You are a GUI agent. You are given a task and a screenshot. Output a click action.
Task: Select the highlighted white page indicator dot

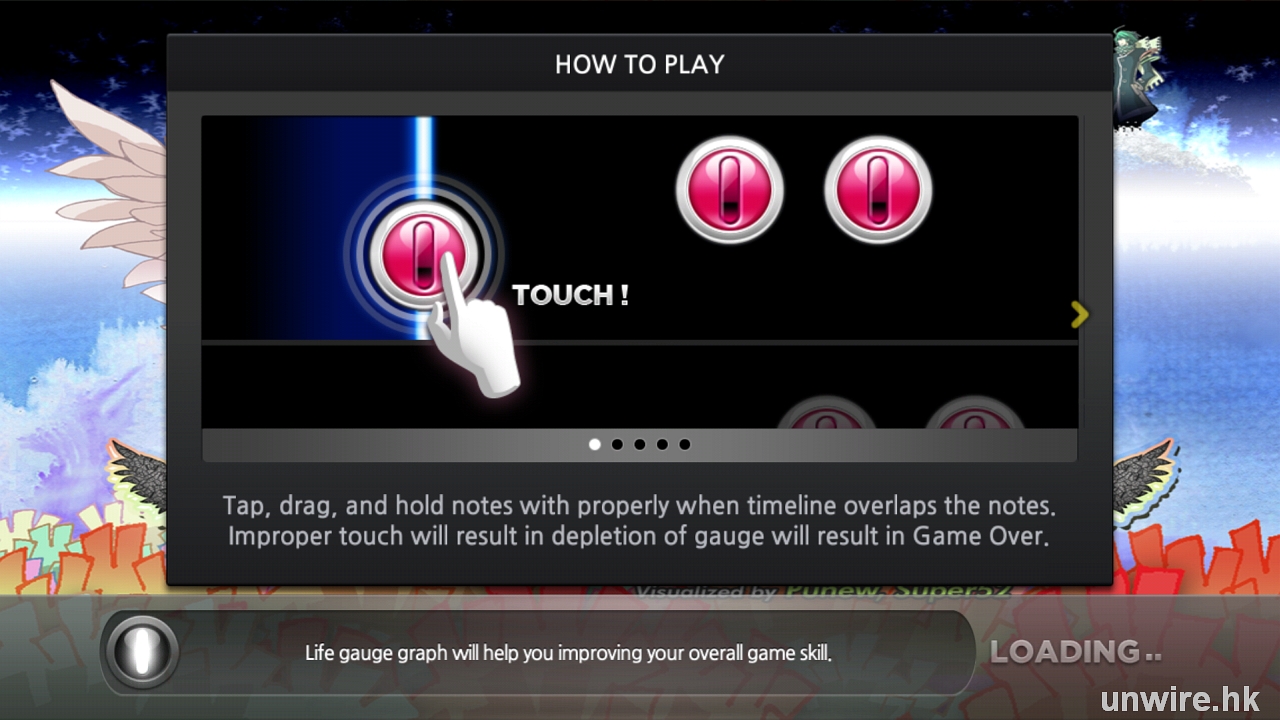595,444
